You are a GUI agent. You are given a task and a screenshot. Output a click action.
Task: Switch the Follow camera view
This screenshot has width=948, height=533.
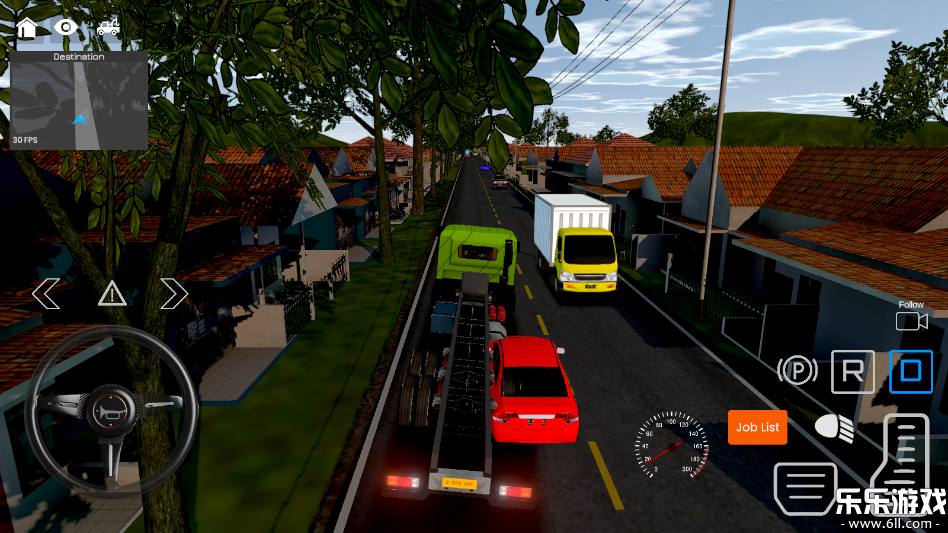pos(910,320)
